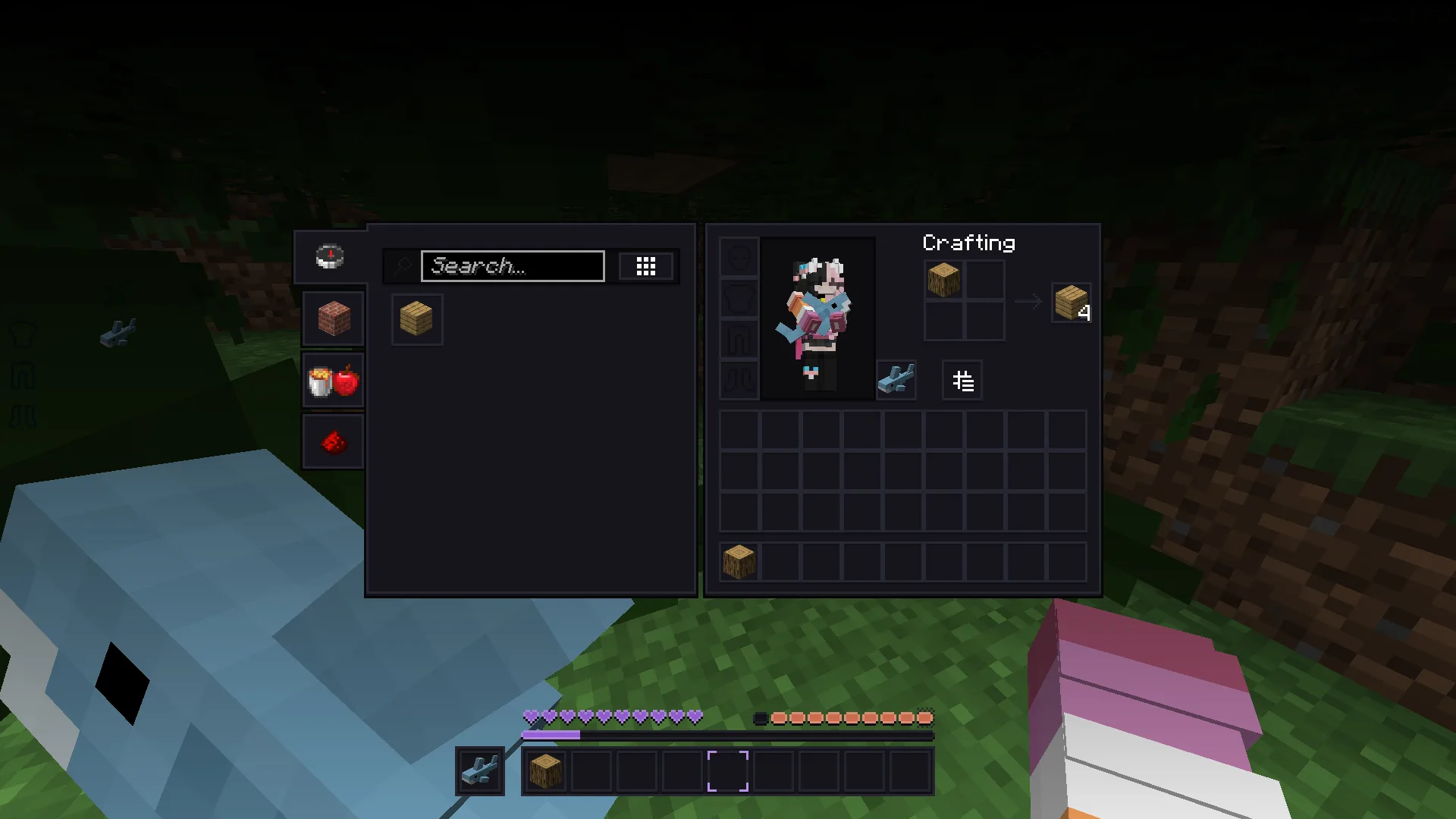
Task: Close the recipe book with its toggle button
Action: [962, 381]
